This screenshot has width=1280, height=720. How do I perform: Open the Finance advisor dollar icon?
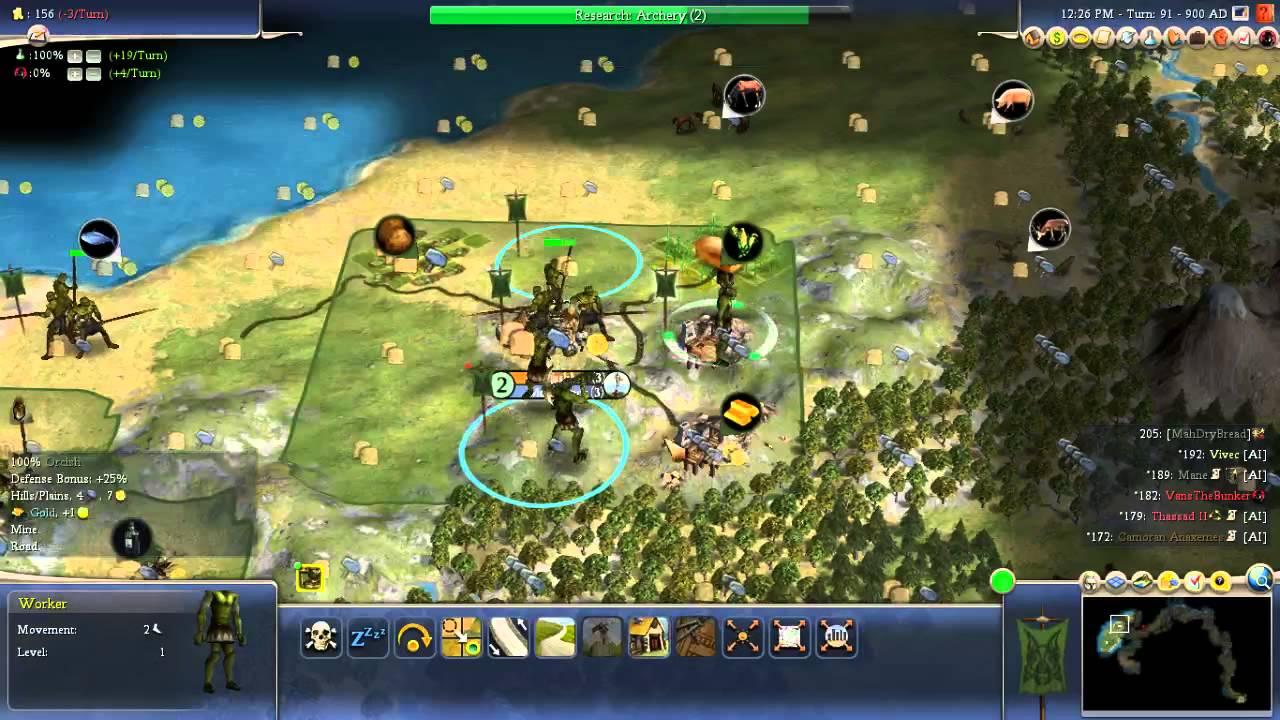(x=1057, y=38)
